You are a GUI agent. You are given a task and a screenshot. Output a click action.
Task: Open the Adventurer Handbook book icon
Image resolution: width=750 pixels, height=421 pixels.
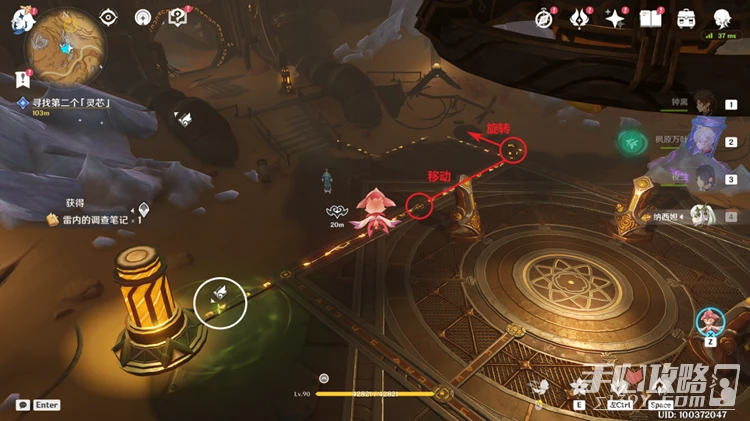click(651, 18)
